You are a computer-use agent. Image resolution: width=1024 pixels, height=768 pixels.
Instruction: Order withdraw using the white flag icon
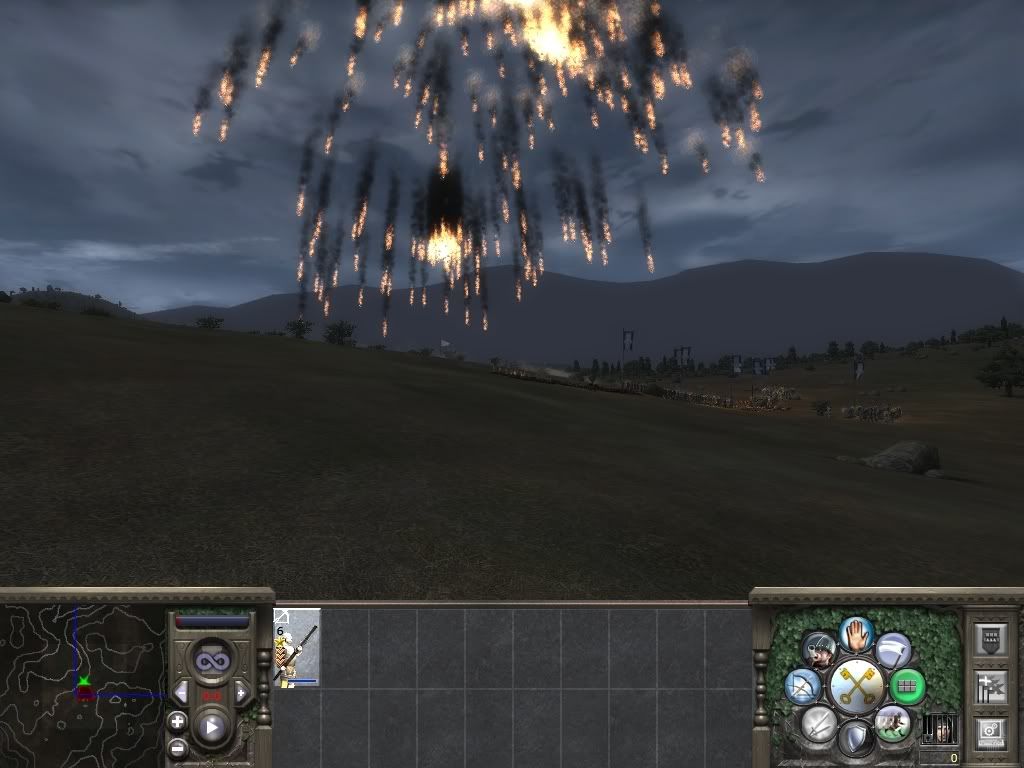pos(893,650)
